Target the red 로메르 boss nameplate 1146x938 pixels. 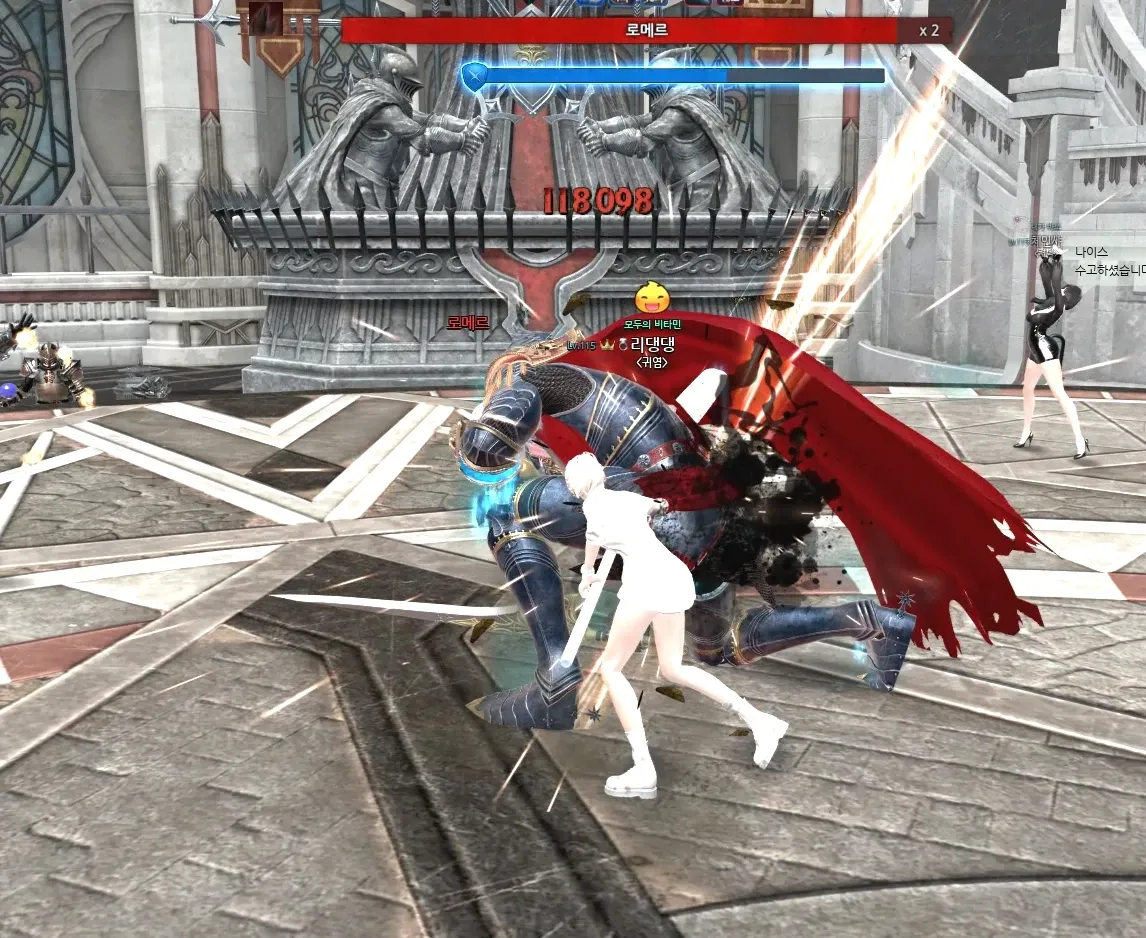(x=468, y=323)
